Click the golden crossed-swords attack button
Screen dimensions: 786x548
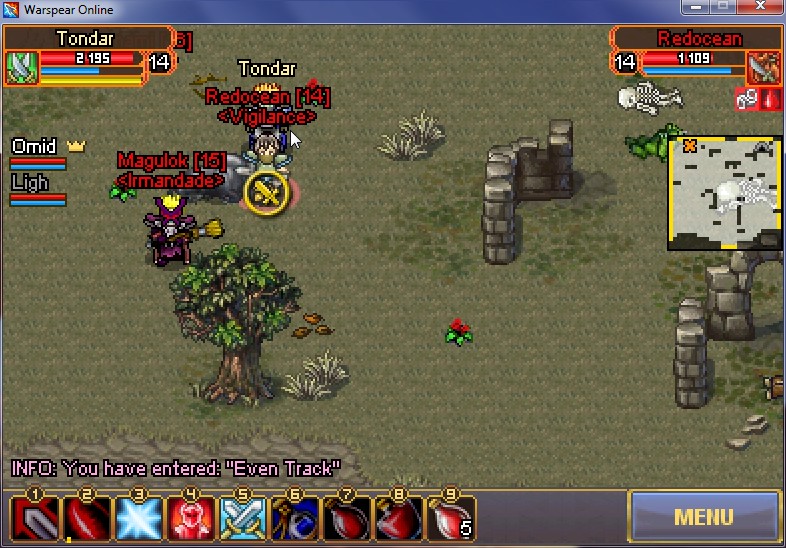(267, 191)
